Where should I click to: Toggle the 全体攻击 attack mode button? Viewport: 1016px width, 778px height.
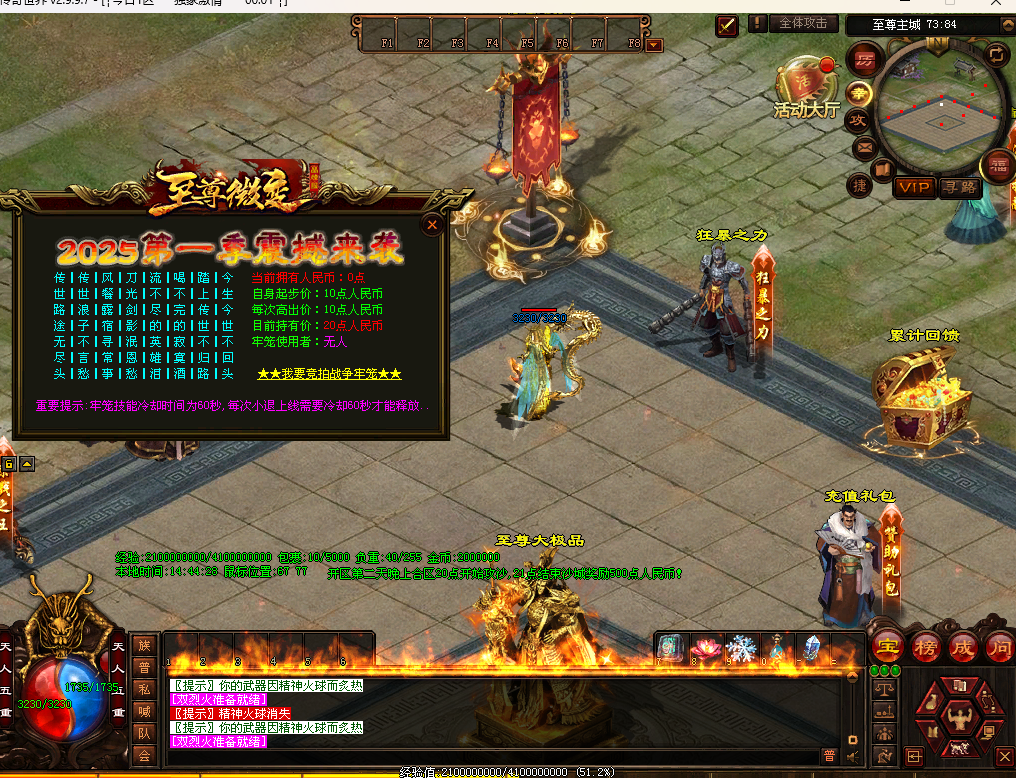803,23
